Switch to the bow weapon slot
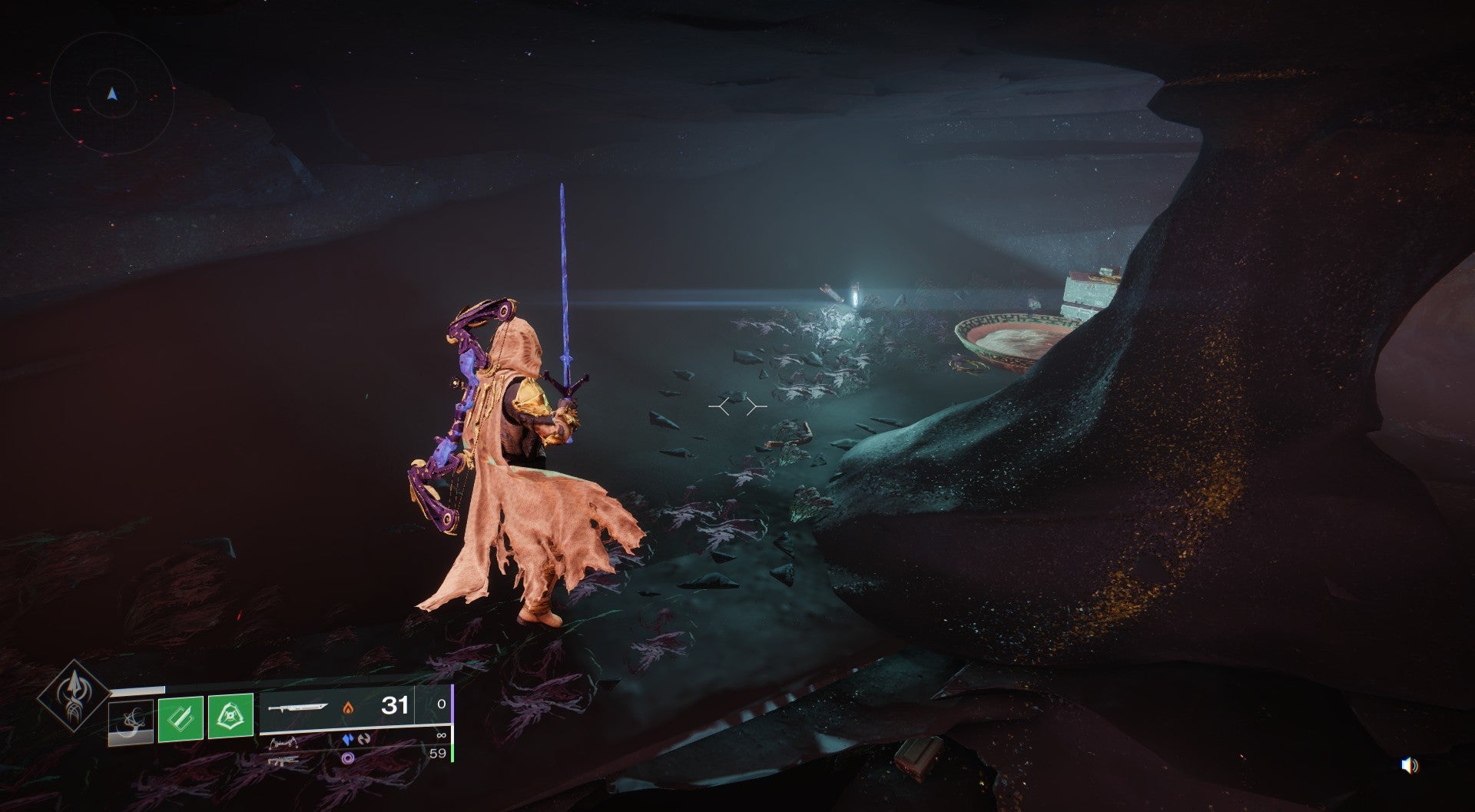The image size is (1475, 812). click(x=284, y=744)
